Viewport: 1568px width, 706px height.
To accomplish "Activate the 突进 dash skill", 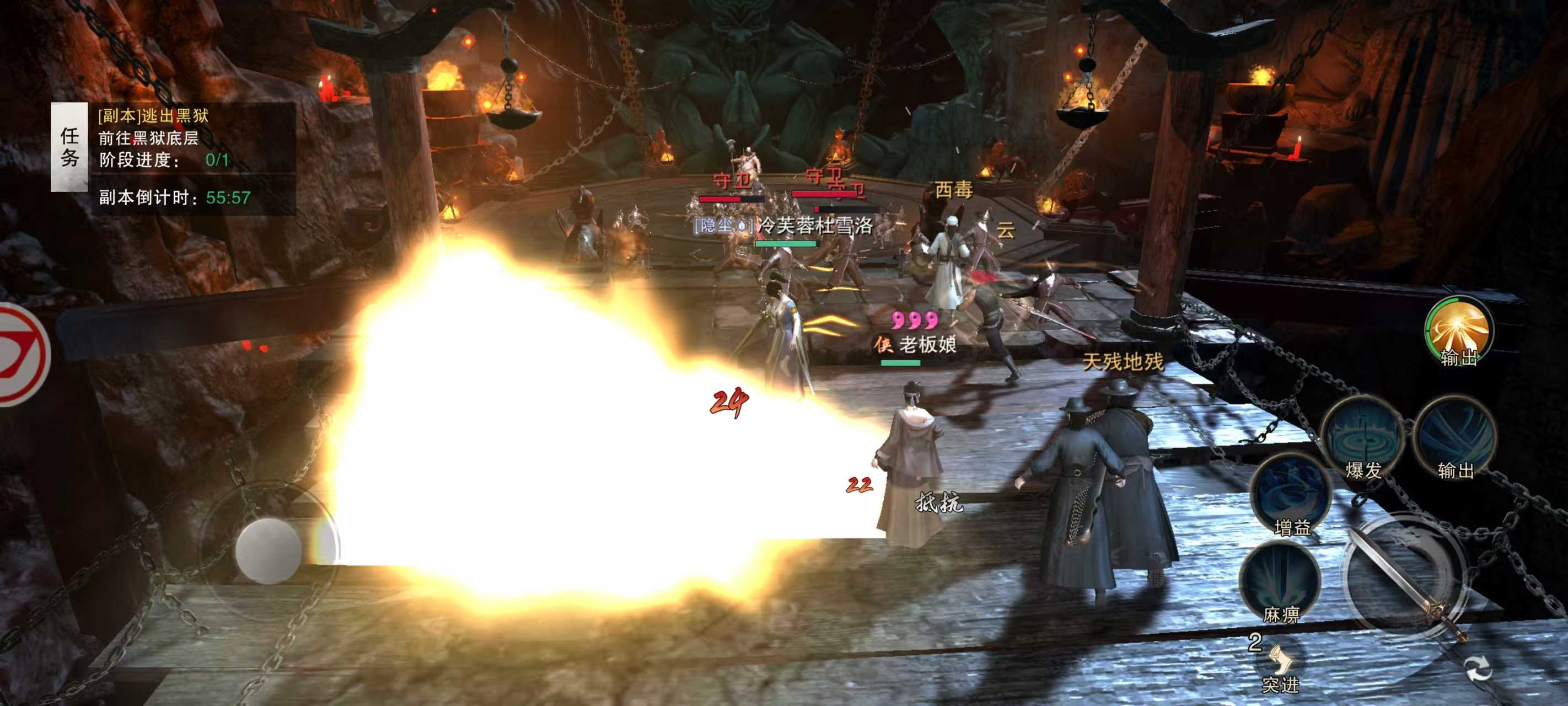I will pos(1281,665).
